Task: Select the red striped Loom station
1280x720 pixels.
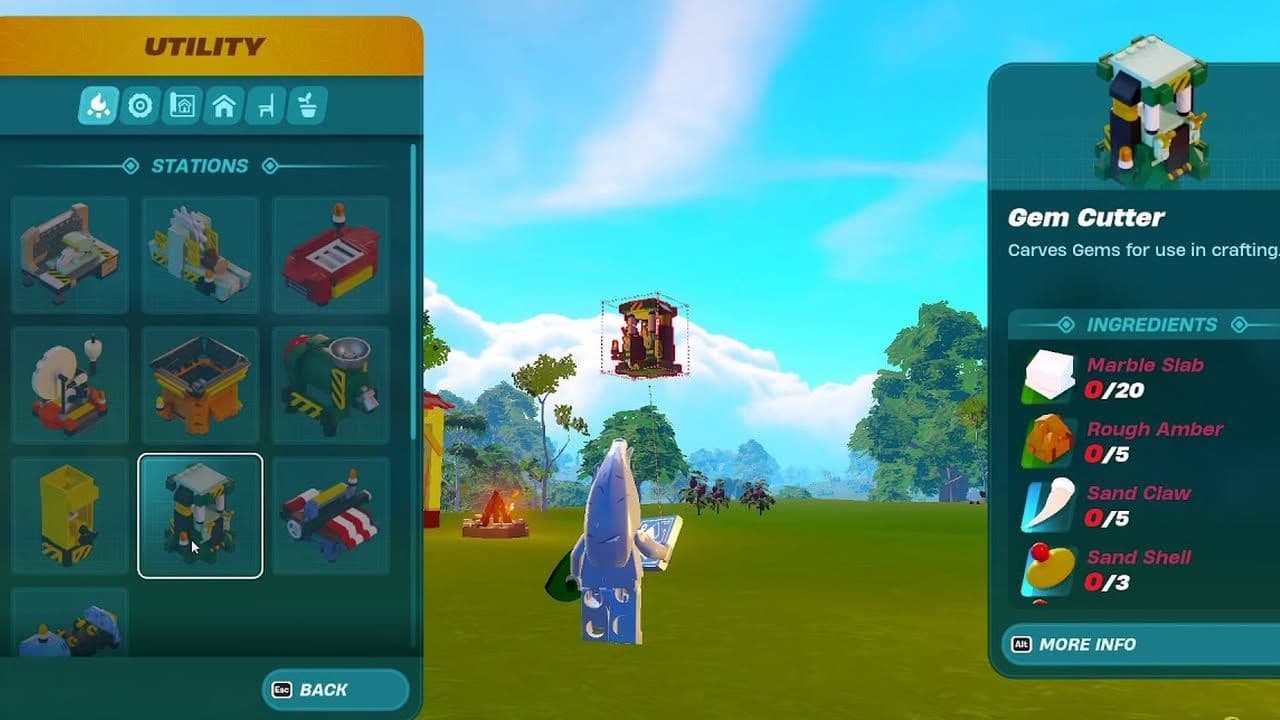Action: tap(331, 513)
